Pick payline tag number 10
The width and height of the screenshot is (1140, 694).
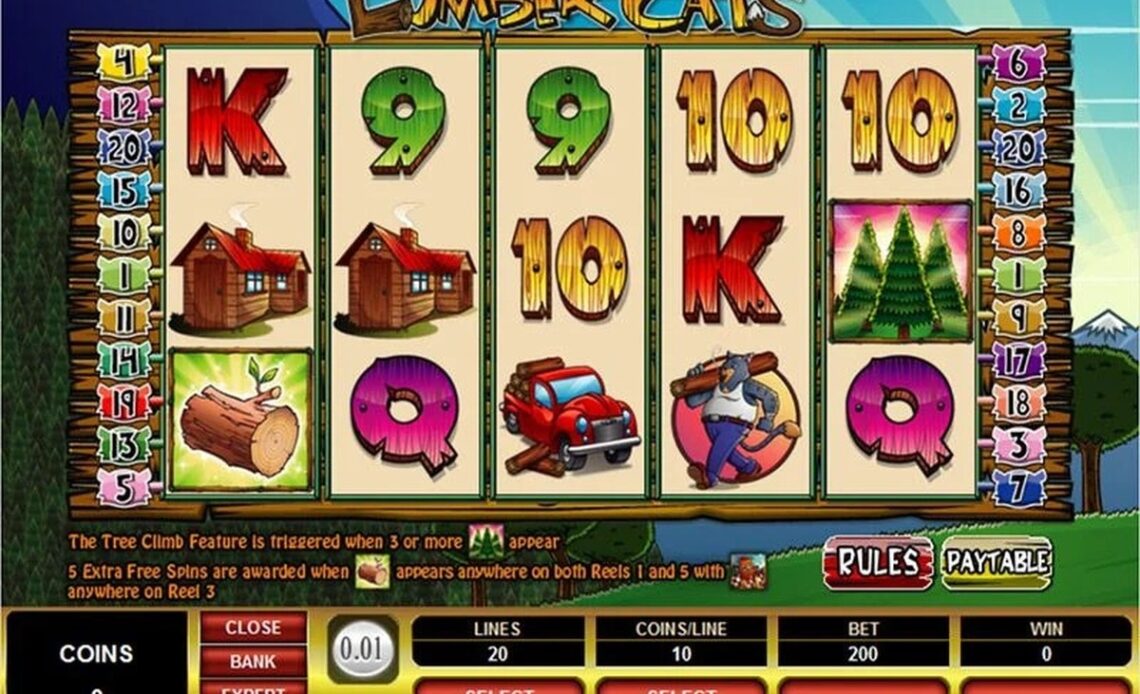124,233
